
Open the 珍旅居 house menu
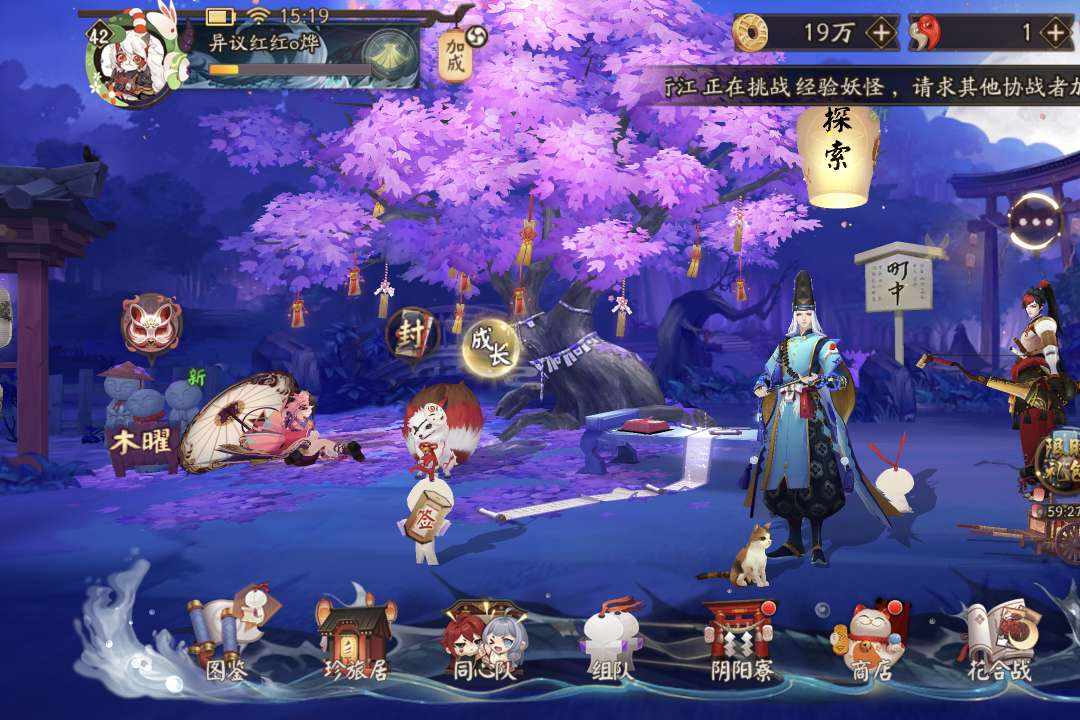(x=354, y=640)
